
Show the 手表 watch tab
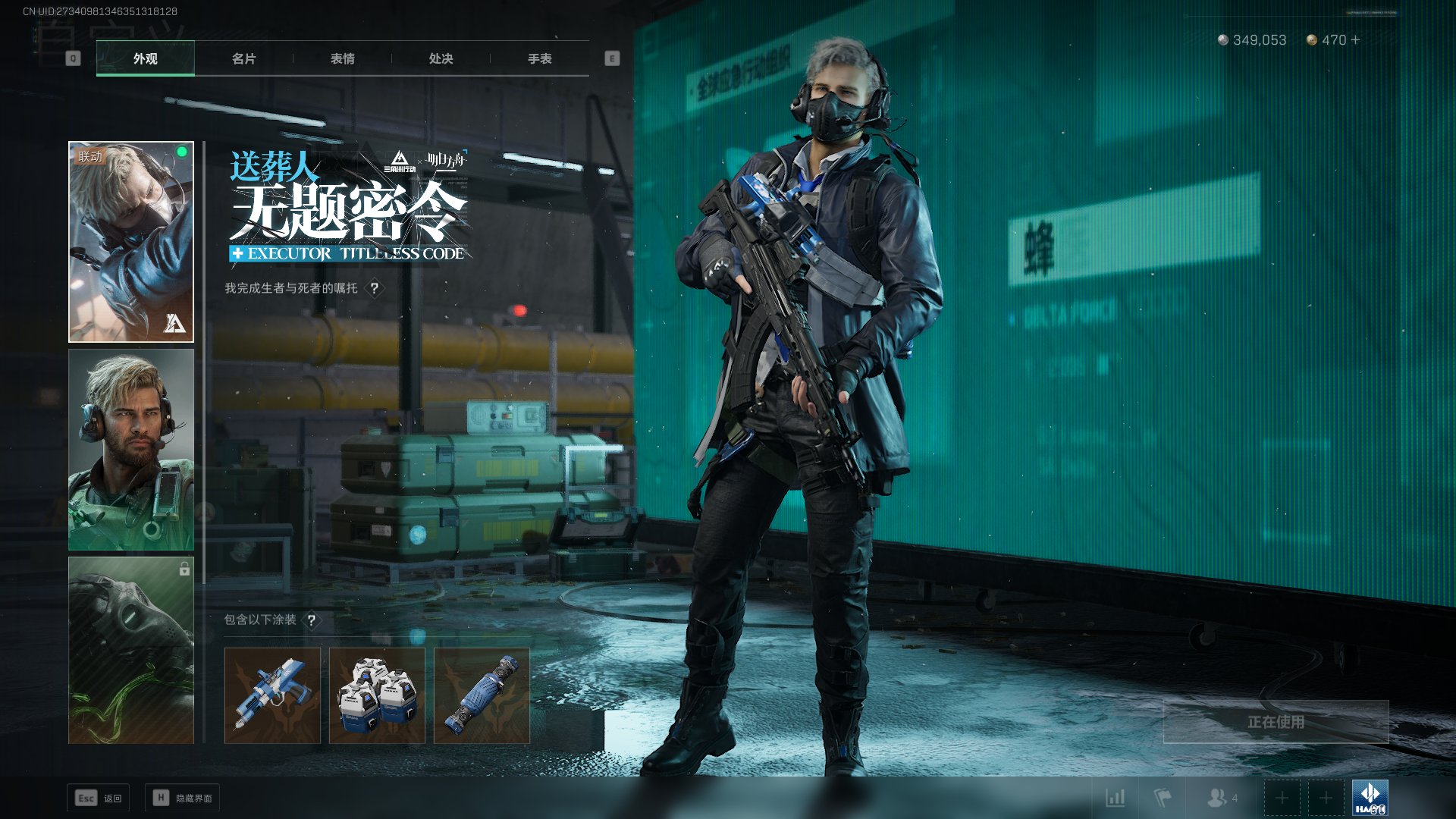pyautogui.click(x=539, y=58)
